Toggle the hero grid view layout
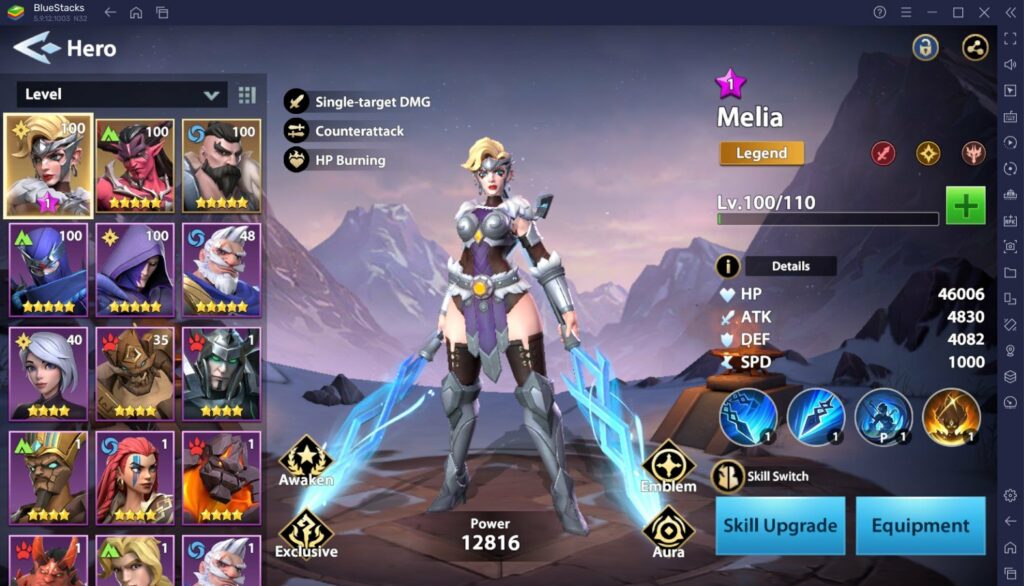Image resolution: width=1024 pixels, height=586 pixels. 247,95
